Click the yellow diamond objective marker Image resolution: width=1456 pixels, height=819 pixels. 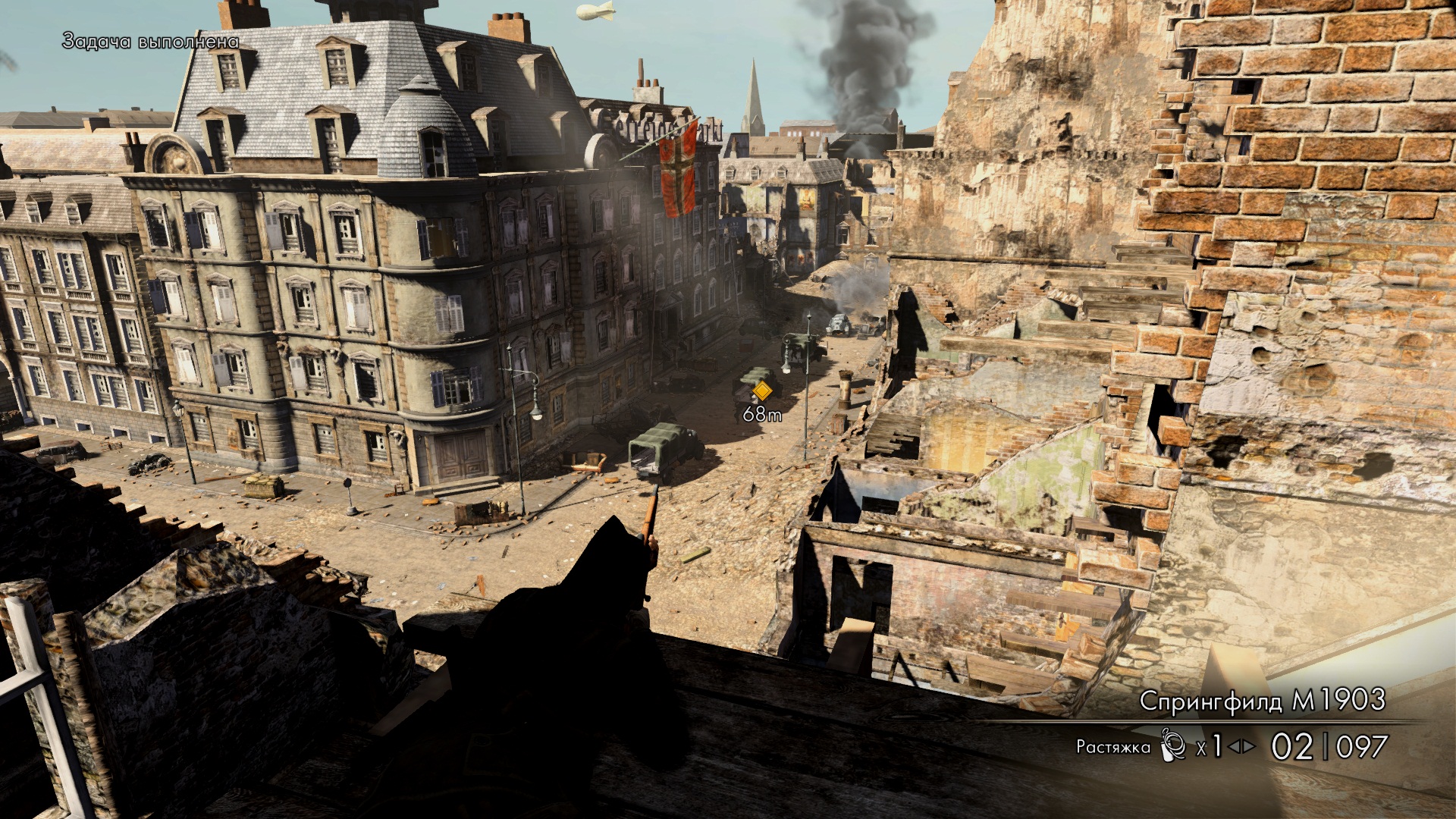[x=761, y=391]
